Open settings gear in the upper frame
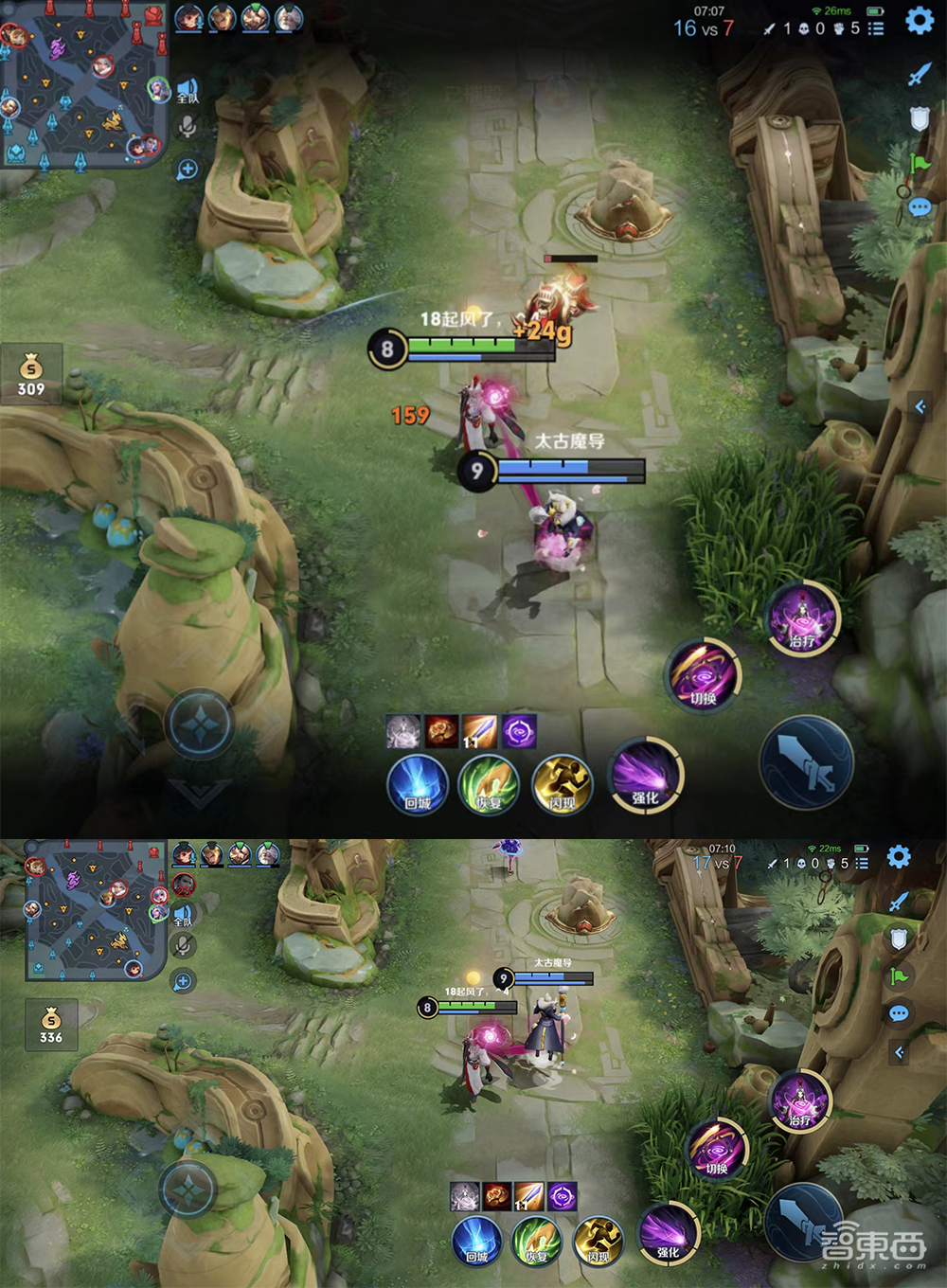The image size is (947, 1288). click(919, 21)
